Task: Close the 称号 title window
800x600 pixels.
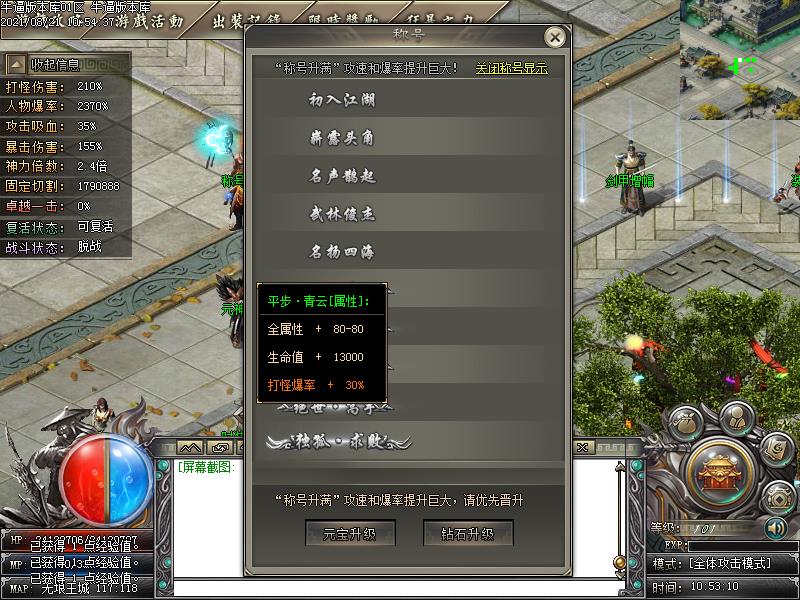Action: [x=555, y=37]
